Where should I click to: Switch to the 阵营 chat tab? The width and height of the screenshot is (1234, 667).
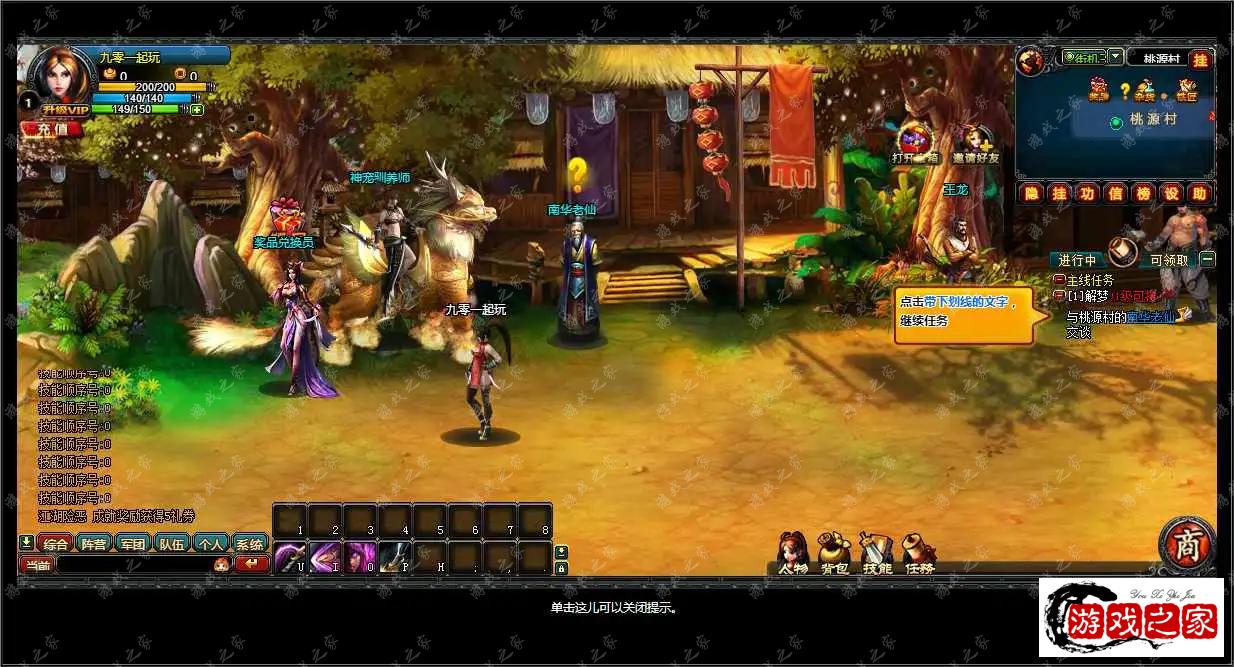coord(94,544)
